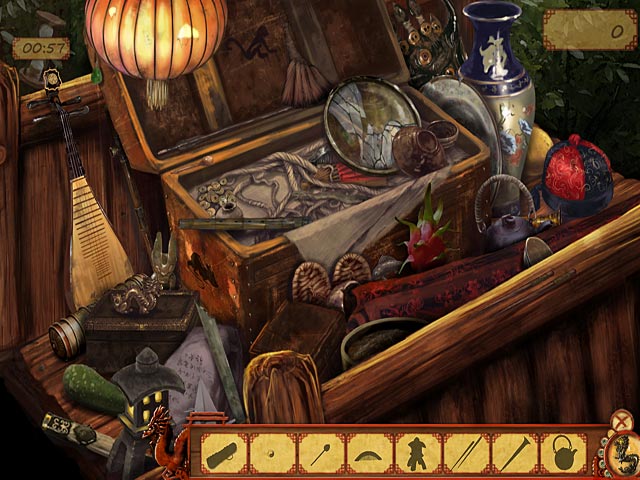Pick the hairpin silhouette slot
640x480 pixels.
coord(321,453)
